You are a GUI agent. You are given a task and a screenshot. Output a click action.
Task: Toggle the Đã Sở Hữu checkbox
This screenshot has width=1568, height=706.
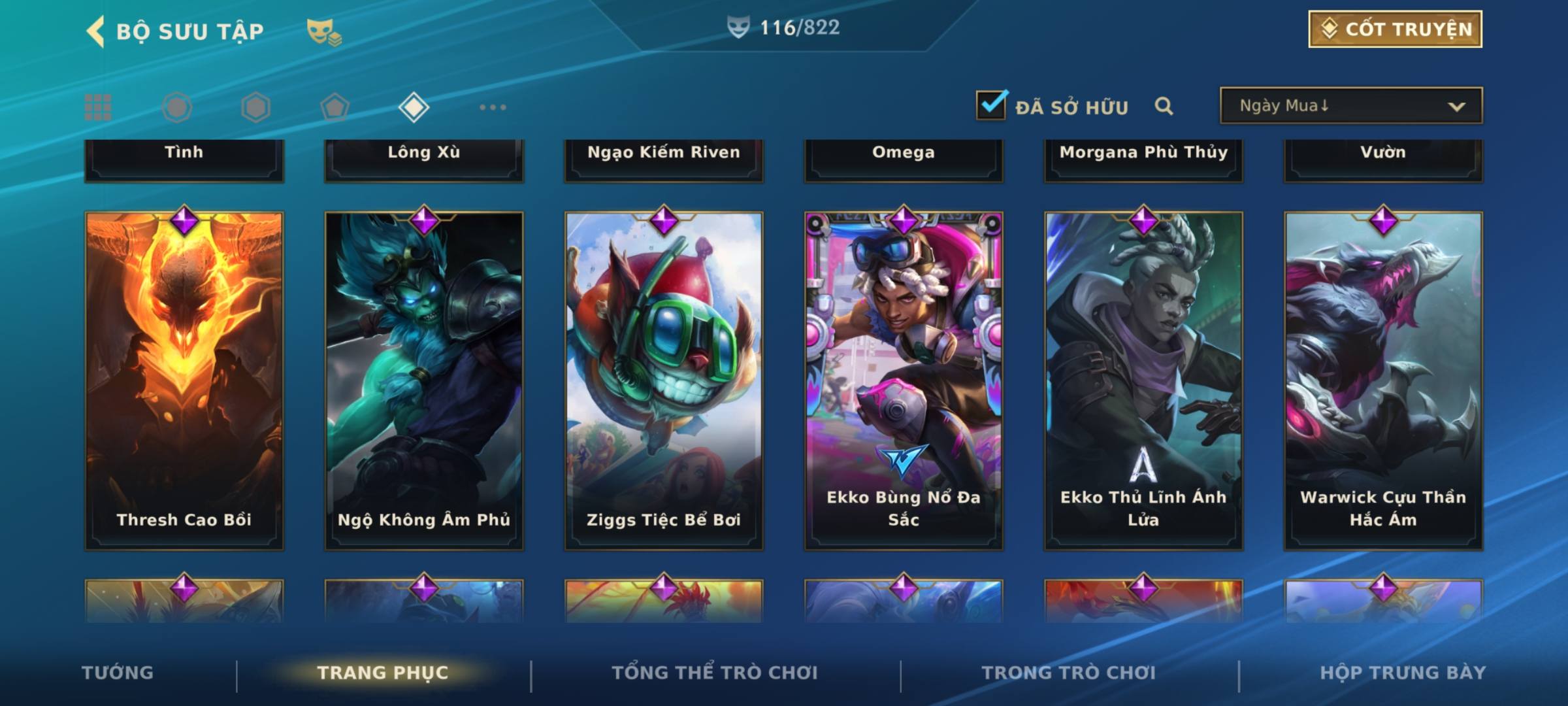pyautogui.click(x=991, y=105)
